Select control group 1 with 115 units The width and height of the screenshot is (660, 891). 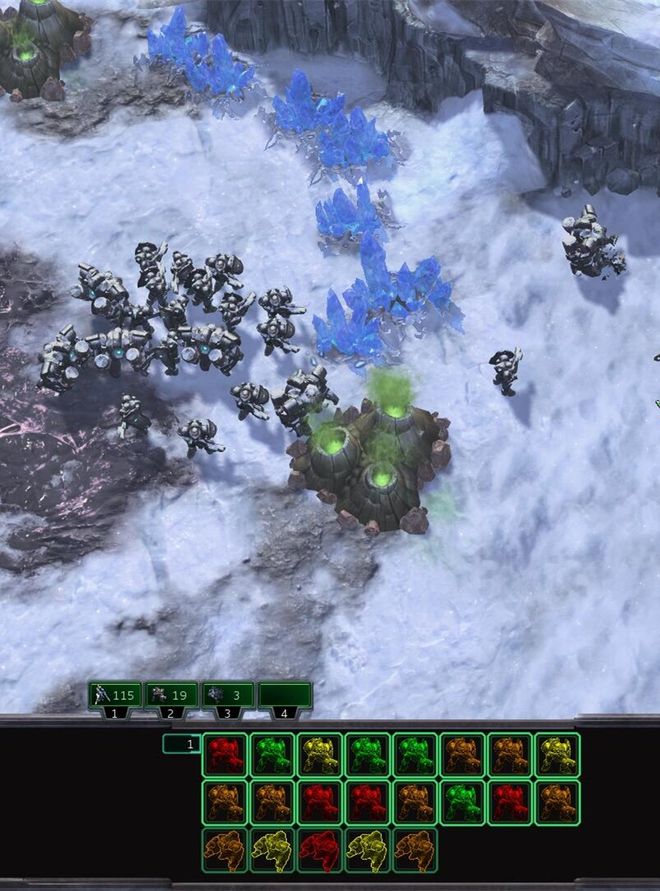point(116,695)
